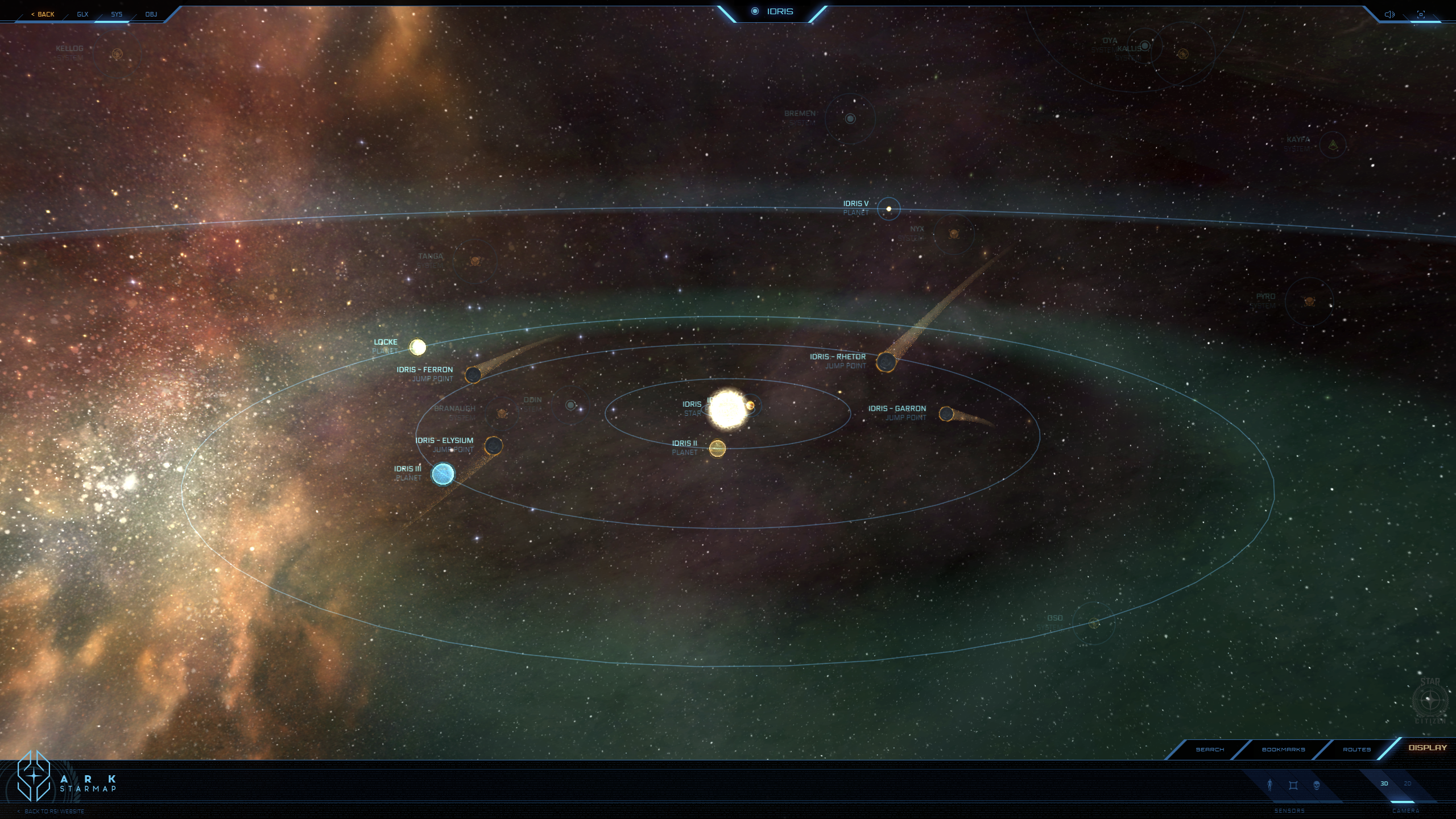Toggle the skull sensor filter
The image size is (1456, 819).
pyautogui.click(x=1316, y=785)
